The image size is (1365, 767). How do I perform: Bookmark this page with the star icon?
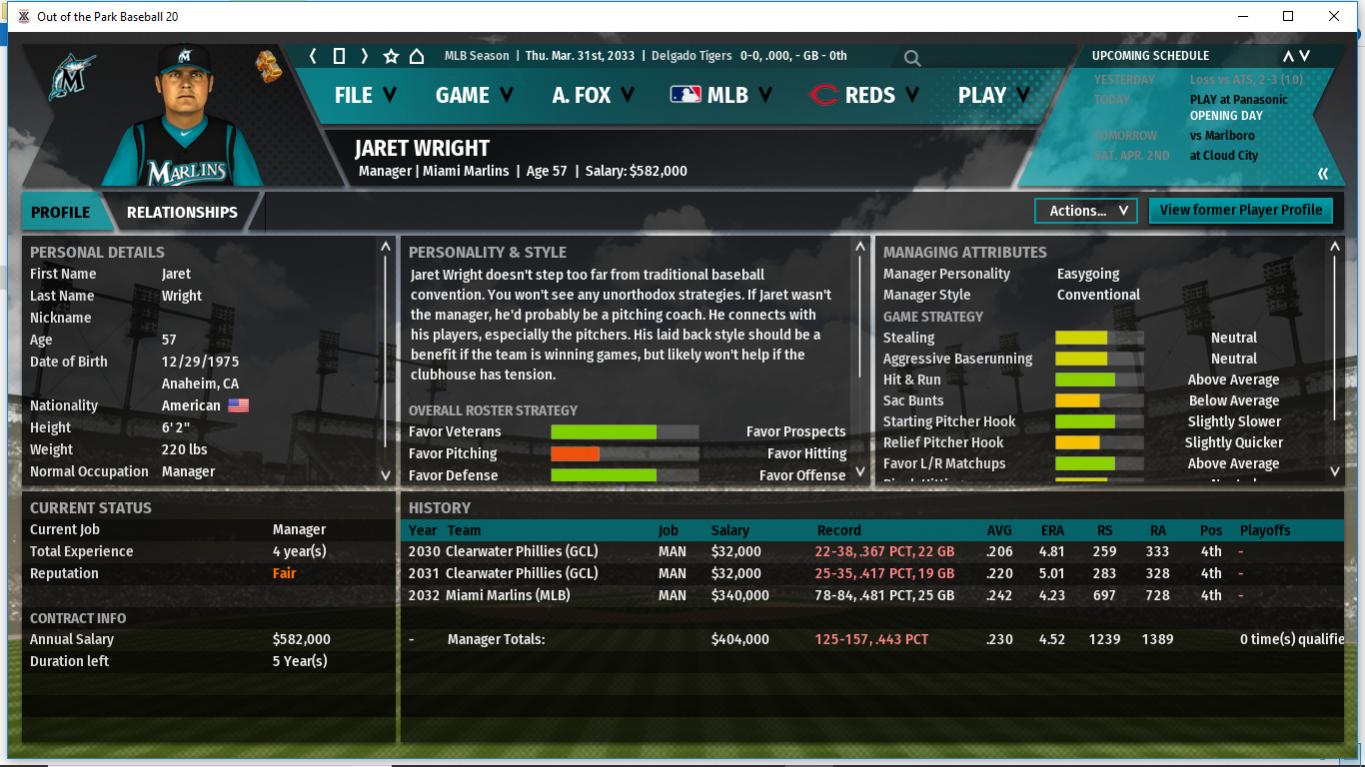click(391, 56)
